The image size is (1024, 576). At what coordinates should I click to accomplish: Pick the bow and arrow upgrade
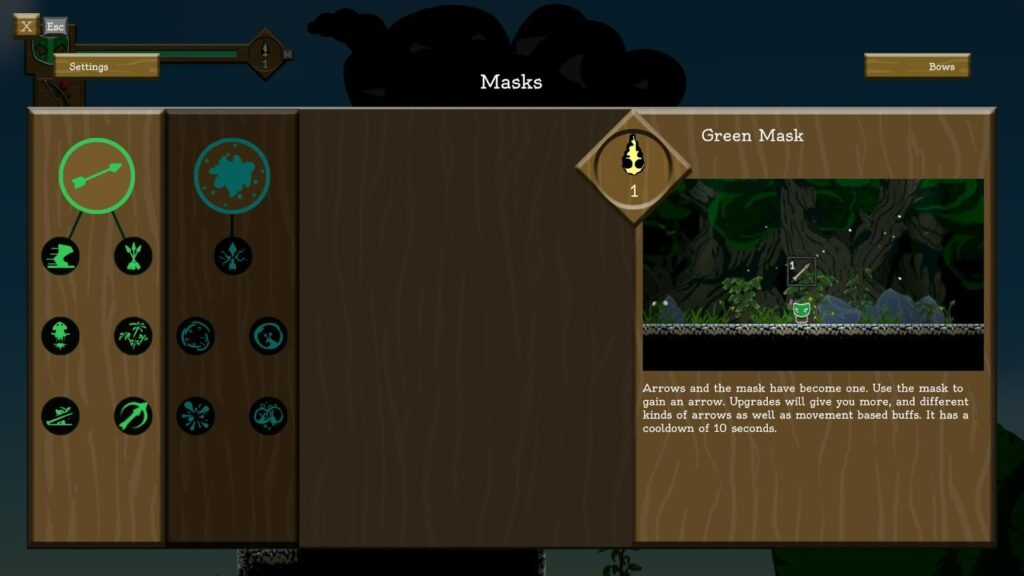click(133, 415)
